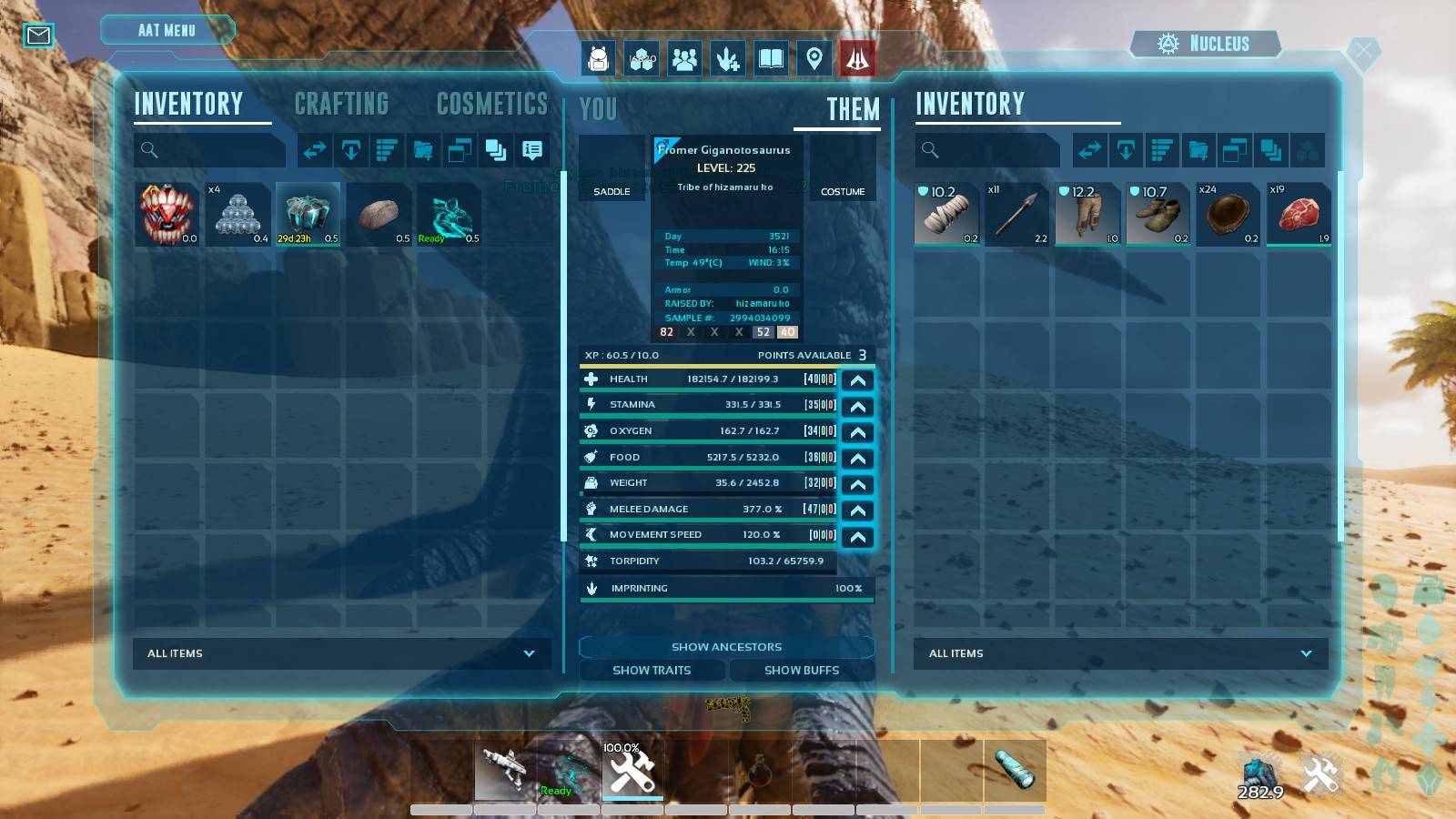Add a point to Health
The height and width of the screenshot is (819, 1456).
(857, 380)
